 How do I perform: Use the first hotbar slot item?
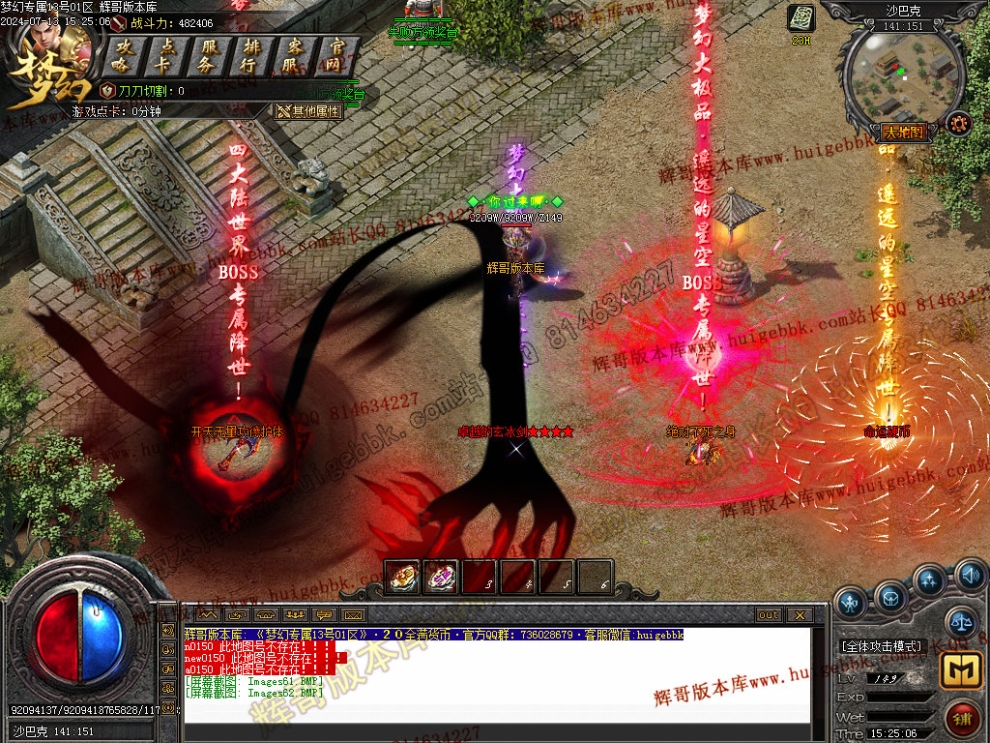(402, 576)
